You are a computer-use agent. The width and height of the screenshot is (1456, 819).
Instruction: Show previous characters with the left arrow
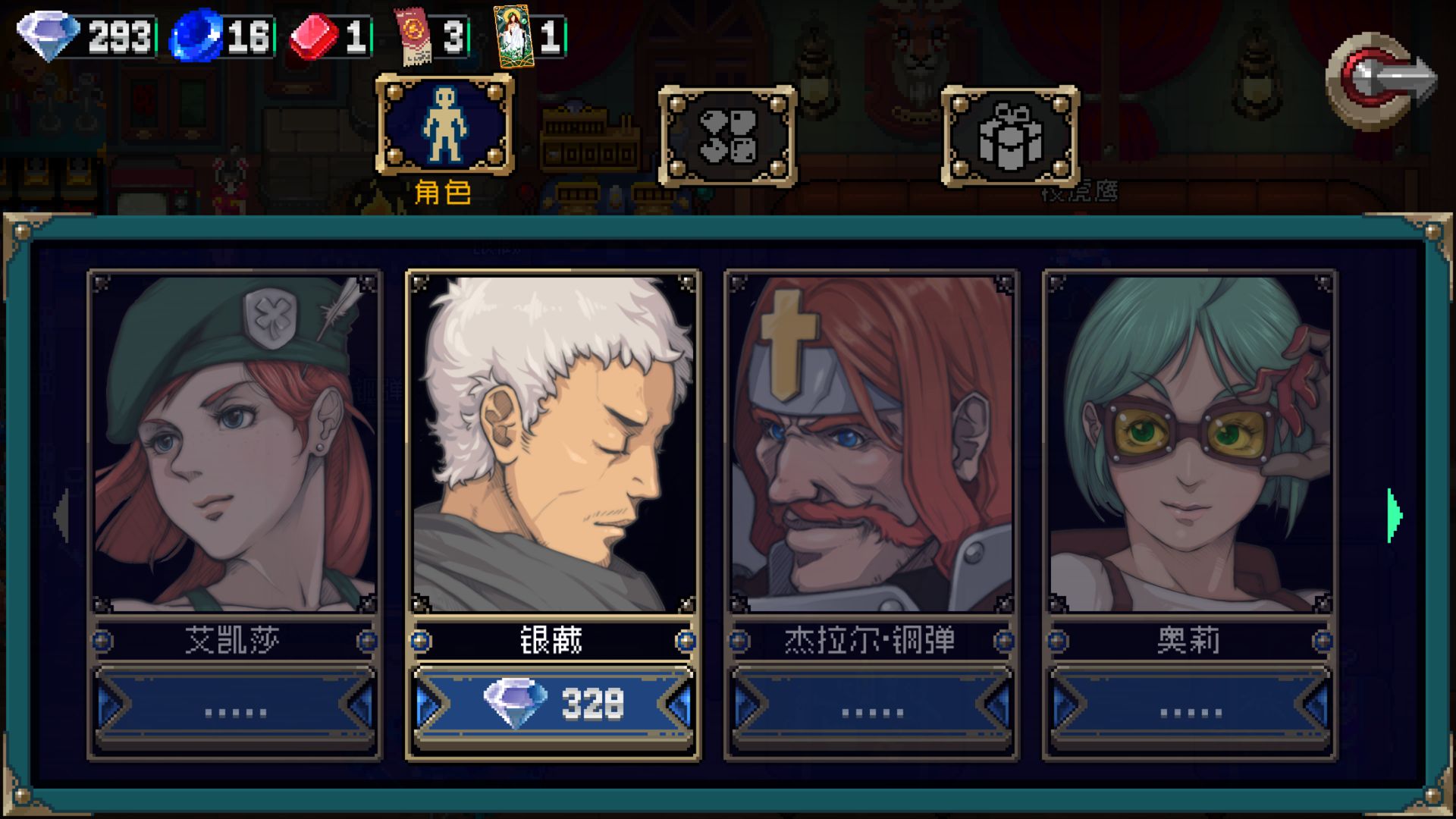(62, 516)
